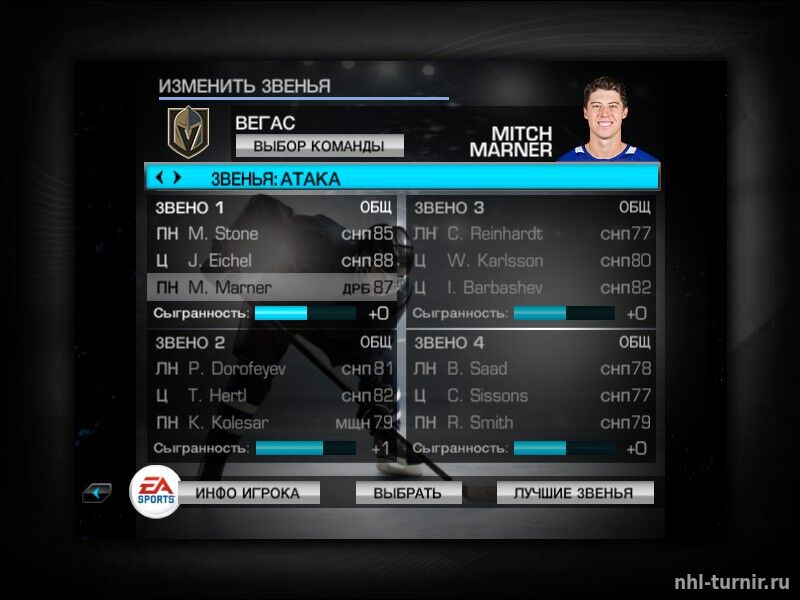Click the Vegas Golden Knights logo

[187, 132]
